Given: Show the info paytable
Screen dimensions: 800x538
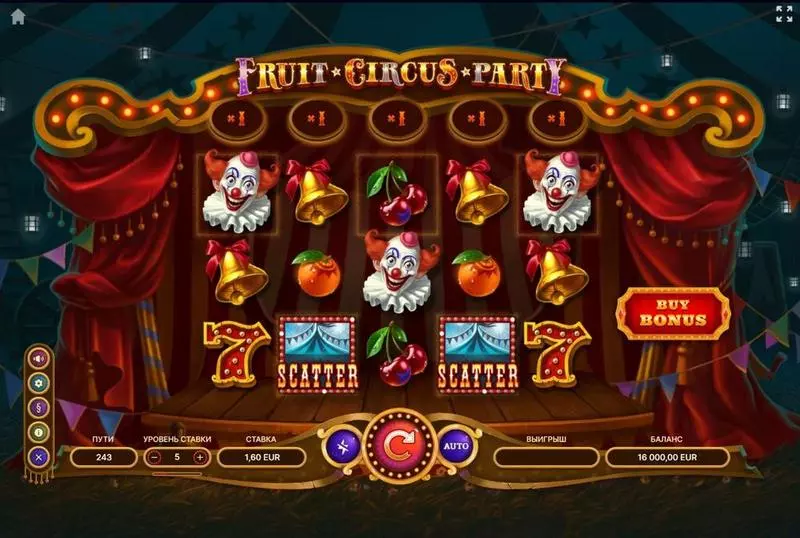Looking at the screenshot, I should (40, 431).
